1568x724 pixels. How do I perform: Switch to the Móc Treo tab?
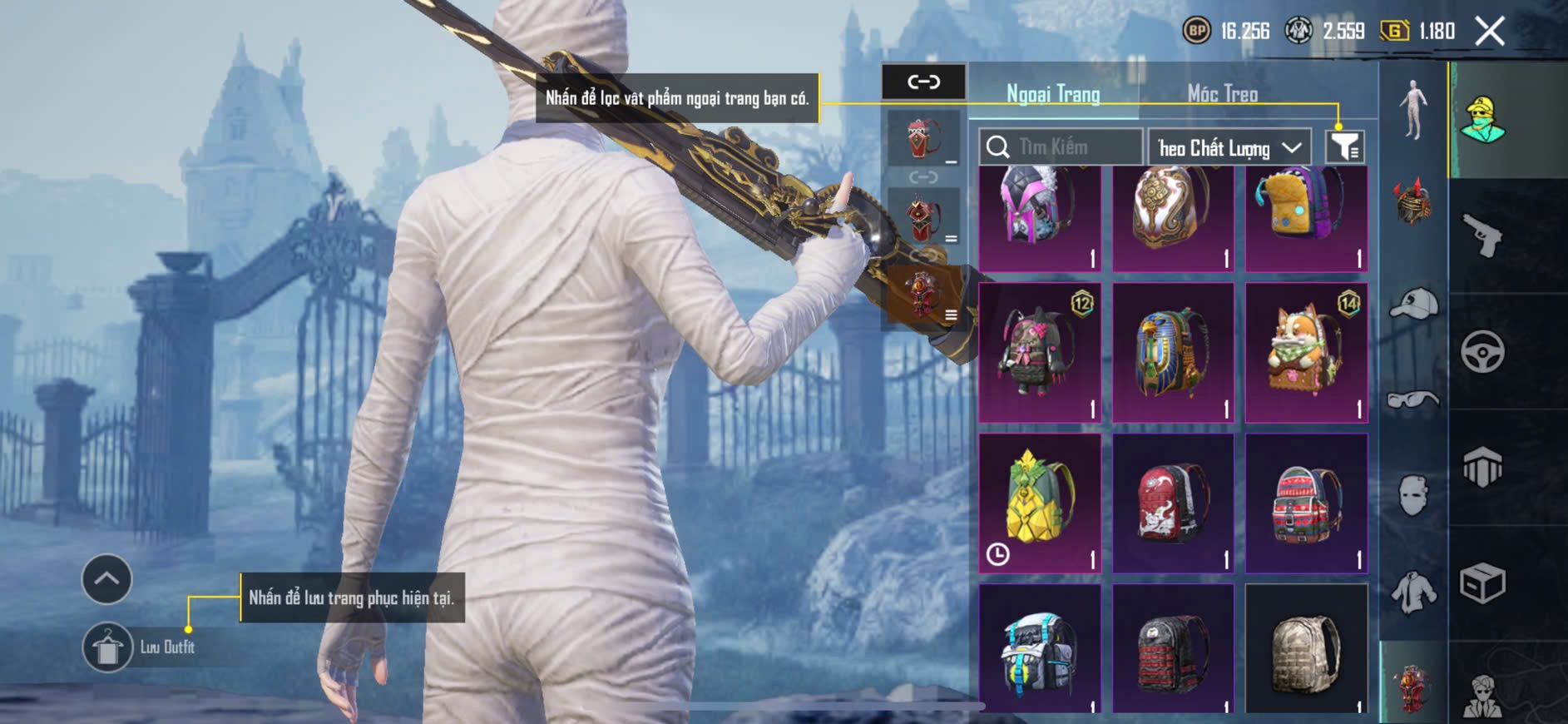pos(1222,94)
